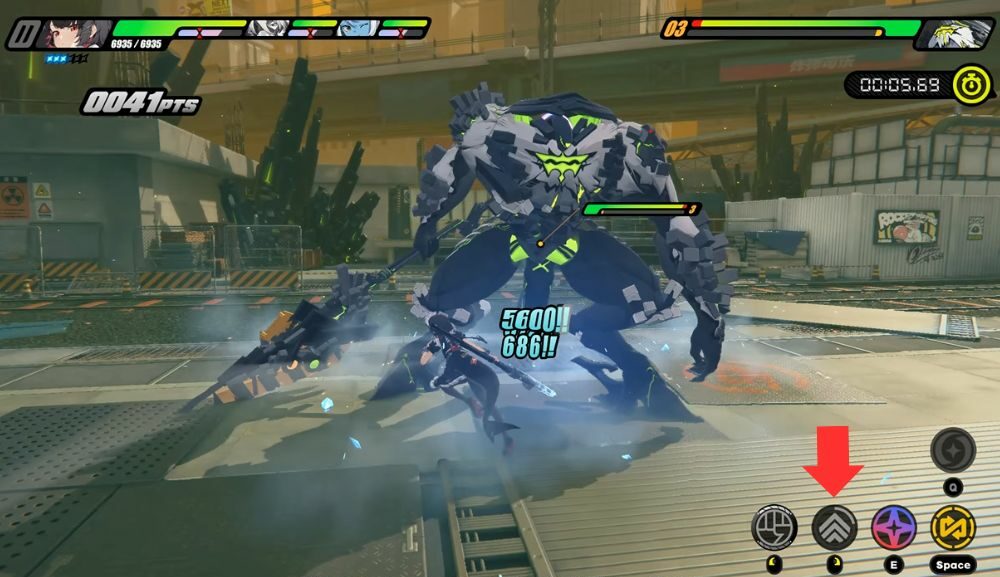Trigger the yellow character switch button

click(952, 527)
